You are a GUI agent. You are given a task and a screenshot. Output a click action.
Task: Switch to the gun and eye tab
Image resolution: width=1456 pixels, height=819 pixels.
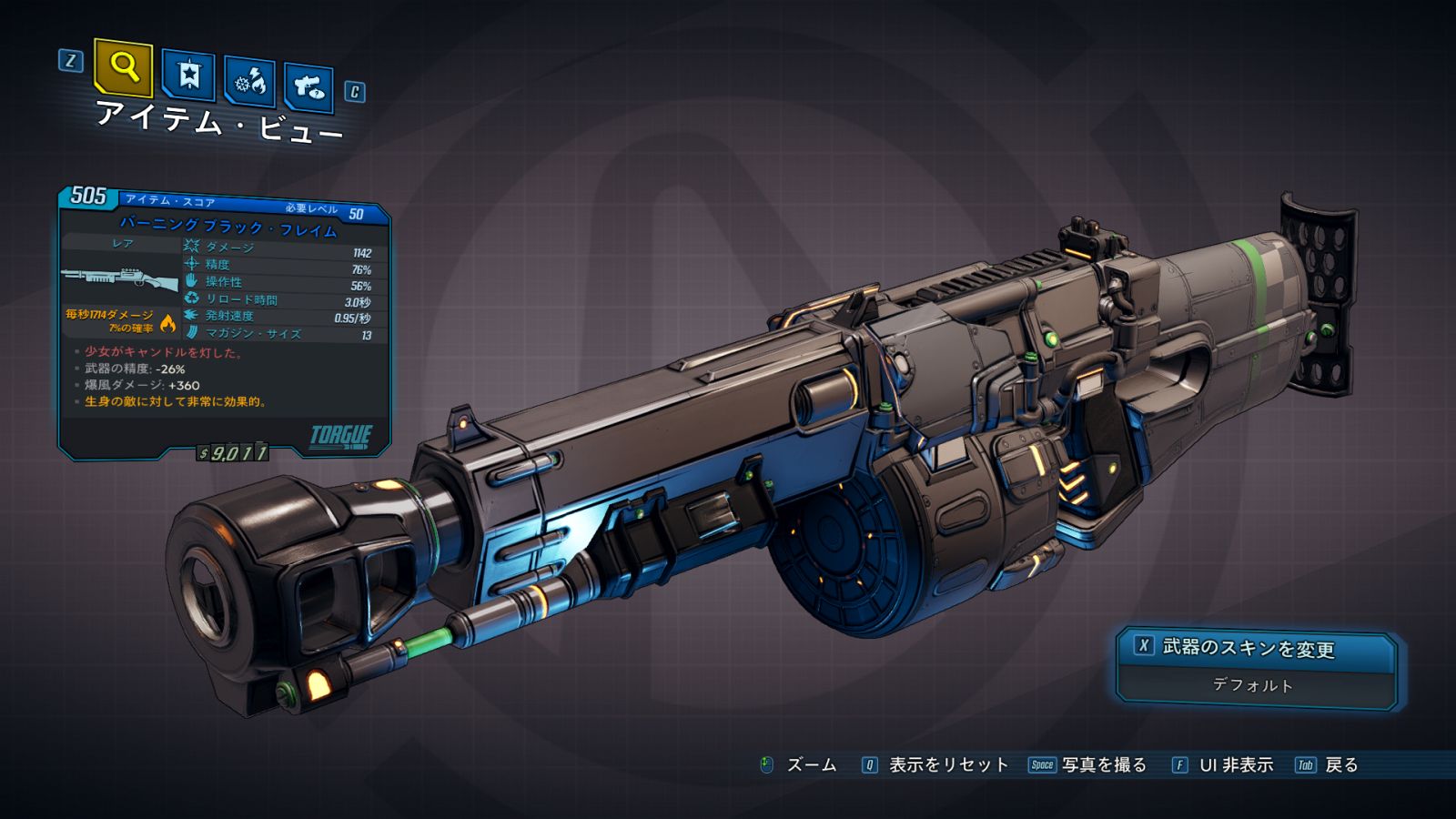(x=308, y=87)
